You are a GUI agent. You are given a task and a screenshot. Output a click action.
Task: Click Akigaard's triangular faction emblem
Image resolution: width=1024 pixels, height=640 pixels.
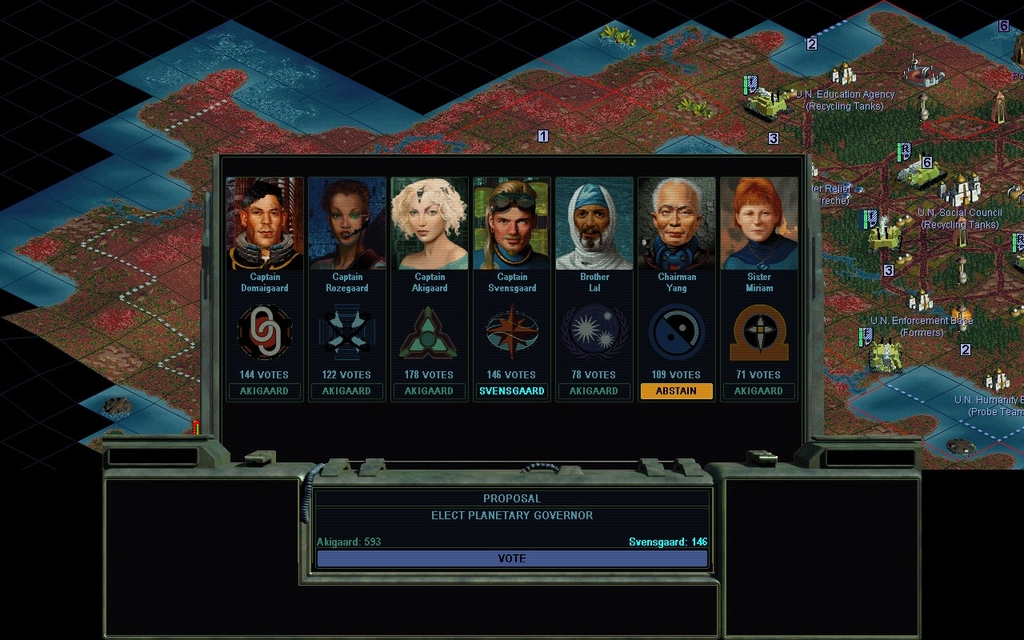click(x=429, y=332)
